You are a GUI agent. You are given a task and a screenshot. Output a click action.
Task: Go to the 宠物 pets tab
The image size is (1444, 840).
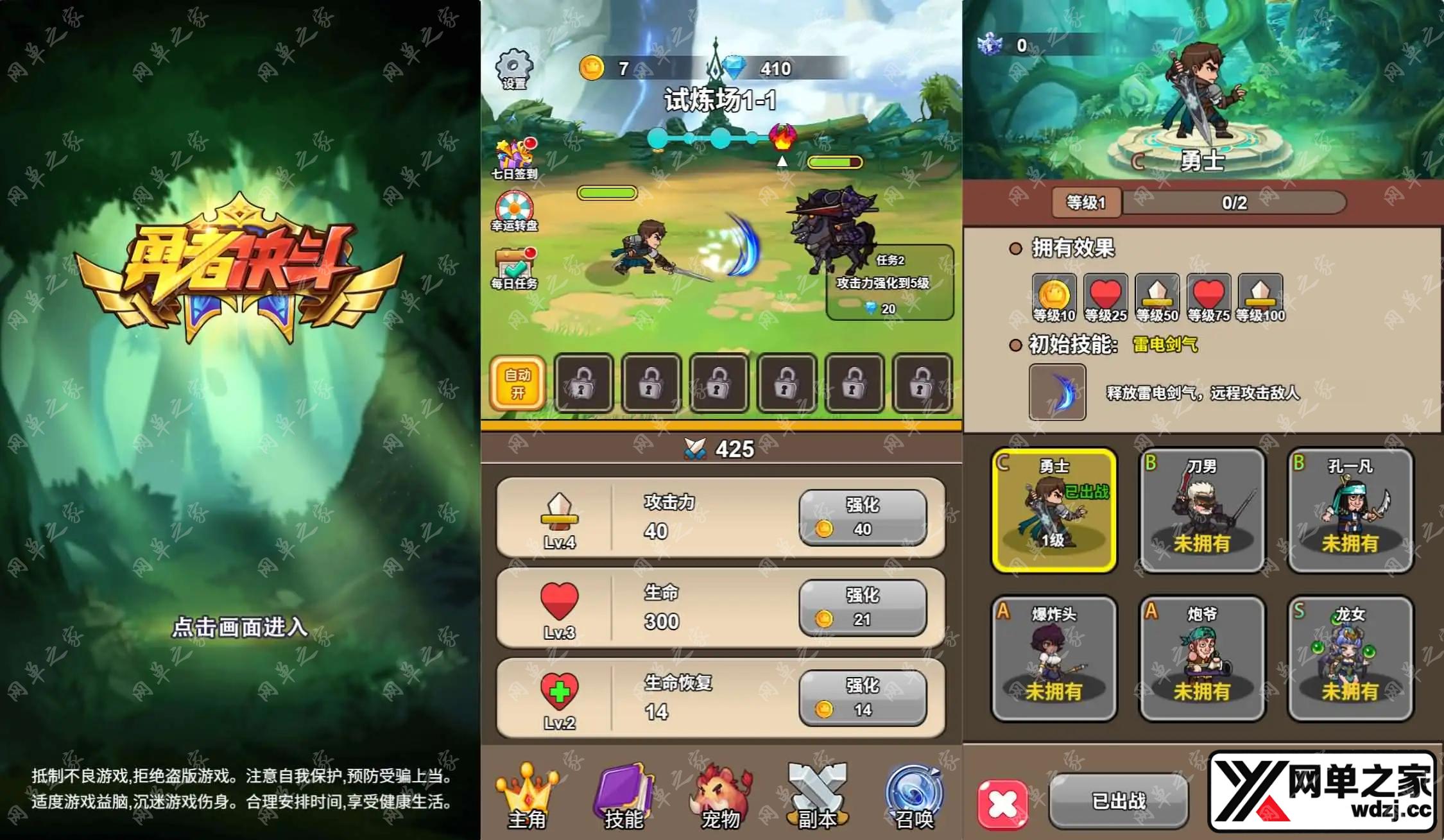click(x=720, y=797)
